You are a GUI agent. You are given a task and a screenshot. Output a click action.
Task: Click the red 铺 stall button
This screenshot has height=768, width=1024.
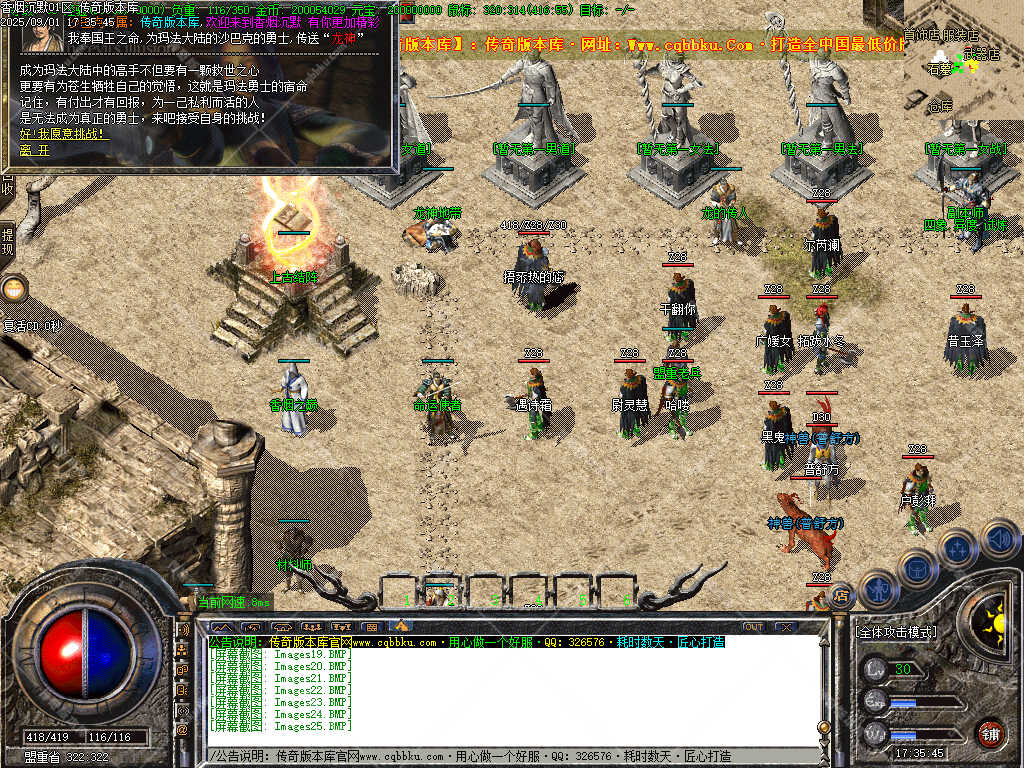point(990,732)
